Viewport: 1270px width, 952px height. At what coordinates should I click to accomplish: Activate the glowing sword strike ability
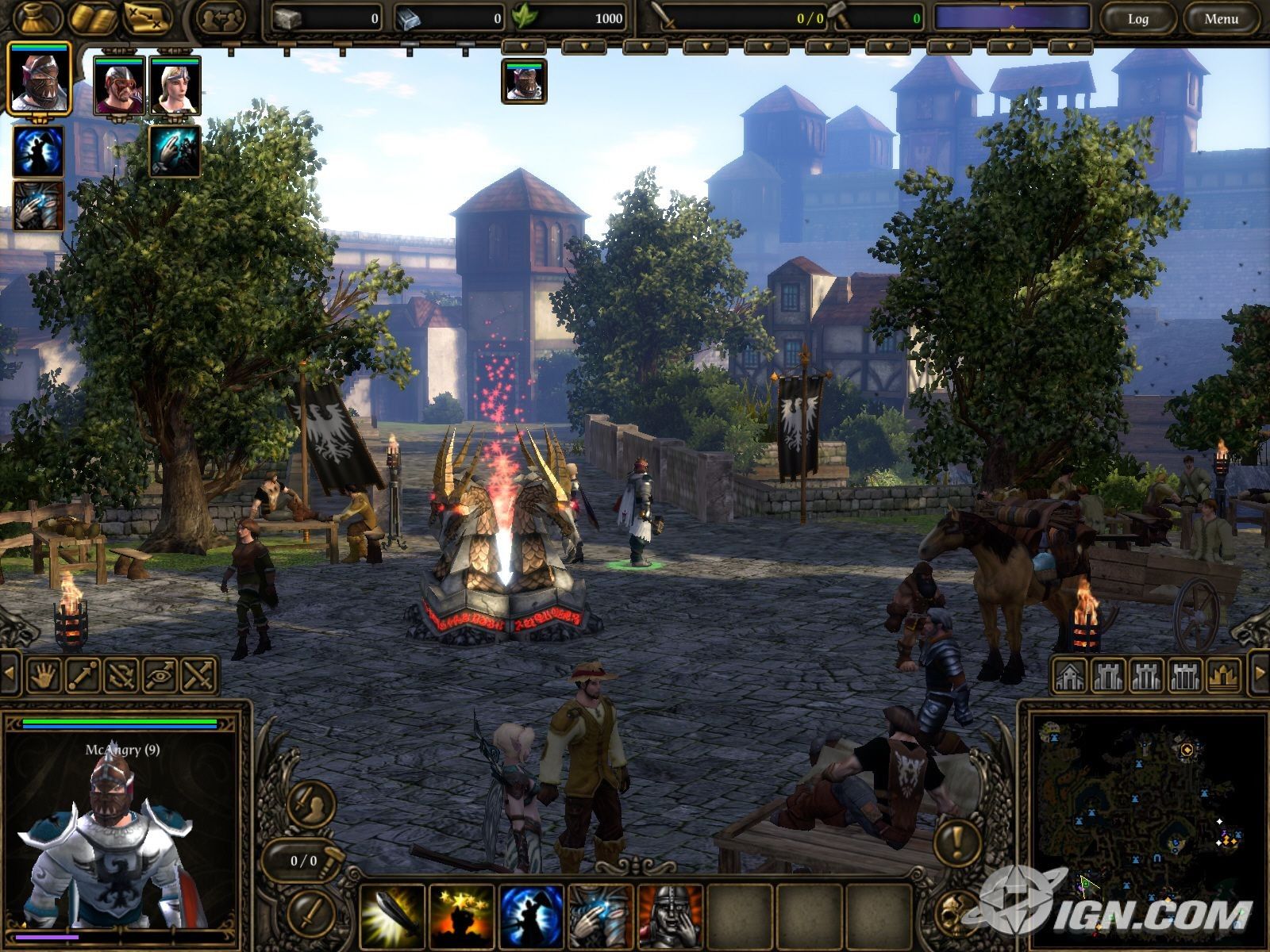click(391, 917)
